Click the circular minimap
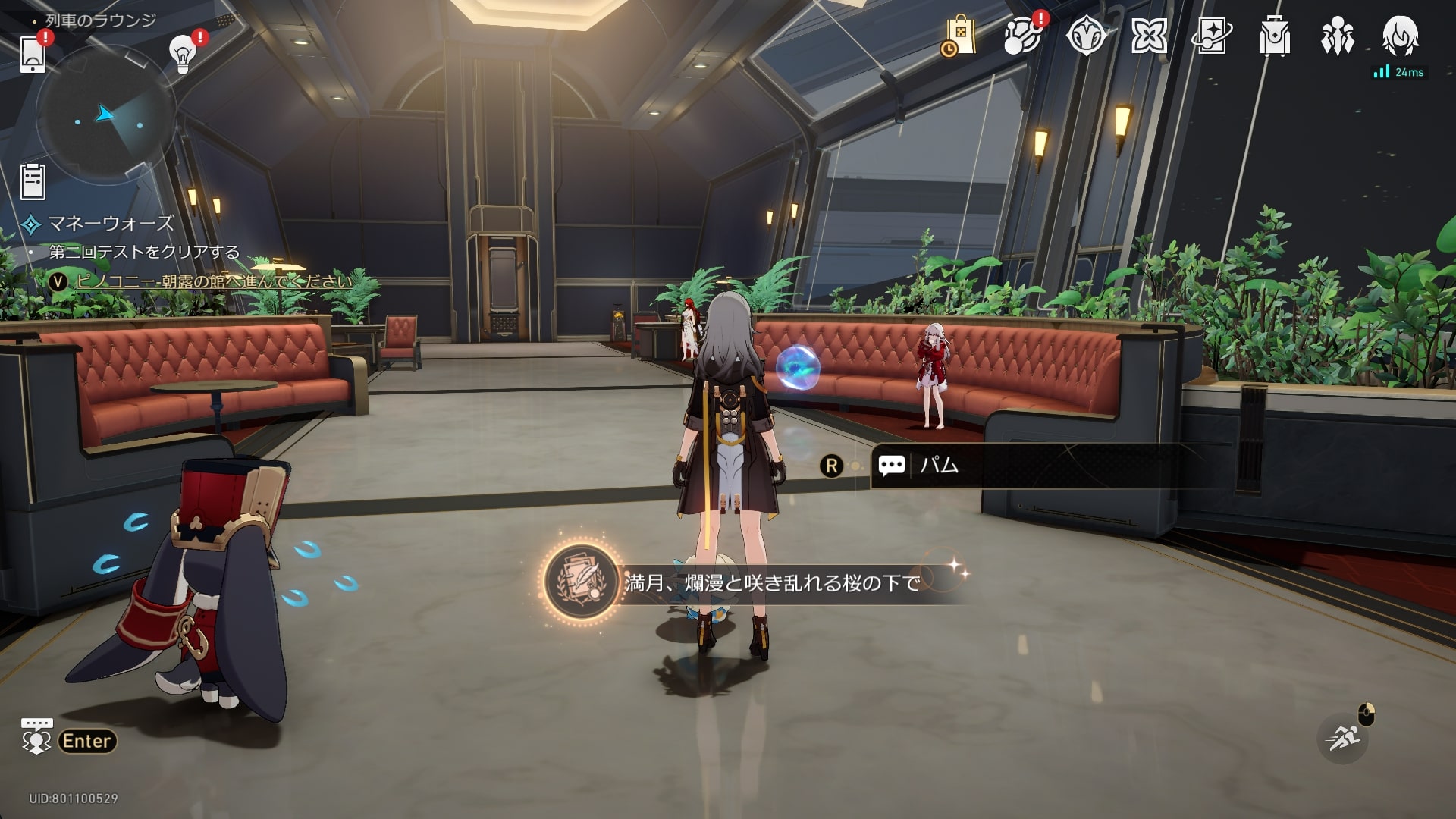This screenshot has width=1456, height=819. tap(105, 115)
